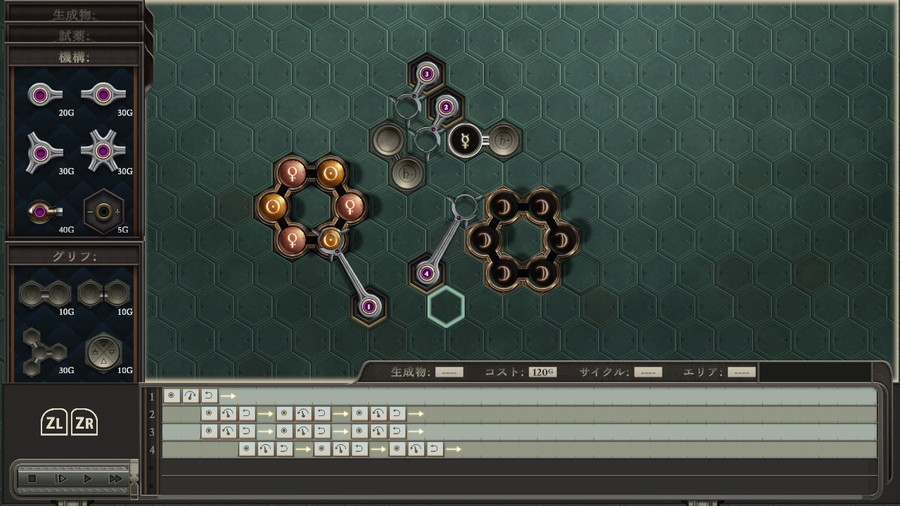Select the joined double-hexagon bonding glyph

43,293
